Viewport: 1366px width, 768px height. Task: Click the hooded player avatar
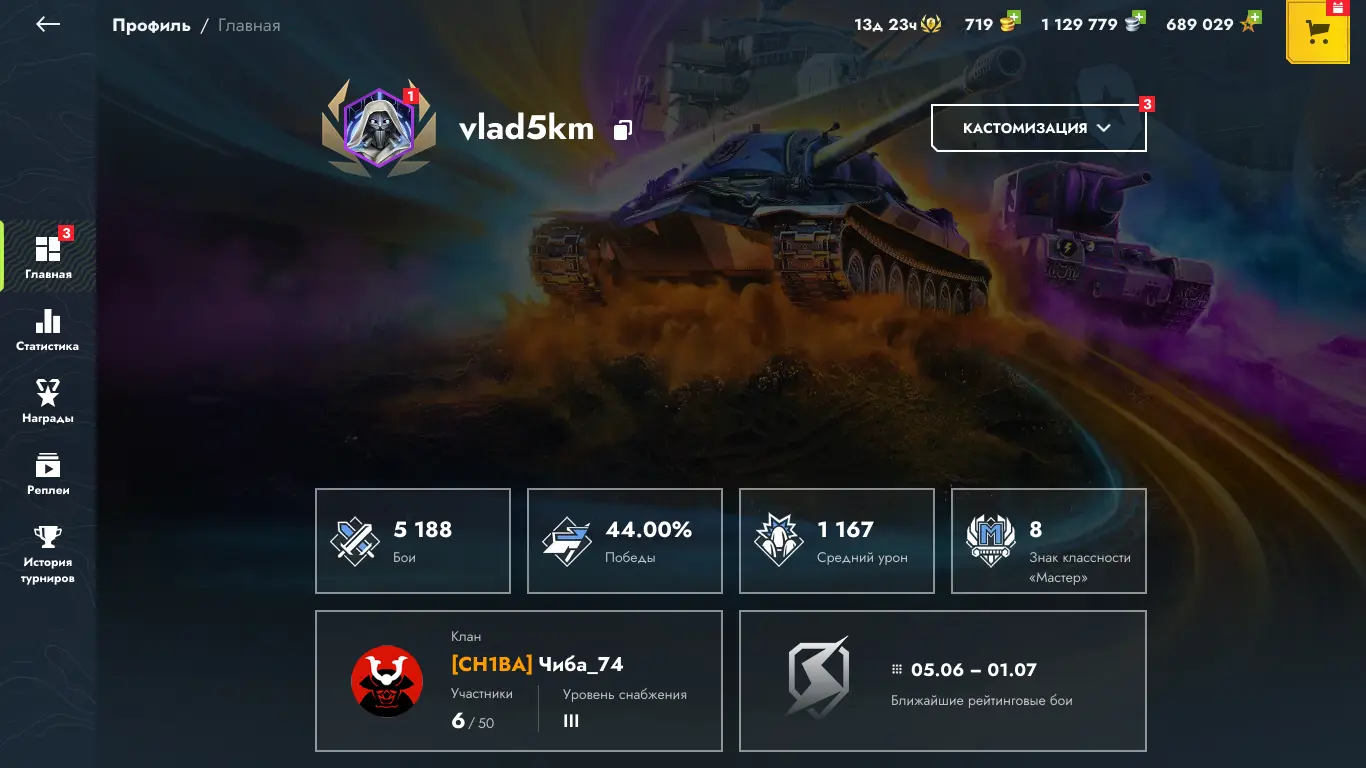pos(378,127)
